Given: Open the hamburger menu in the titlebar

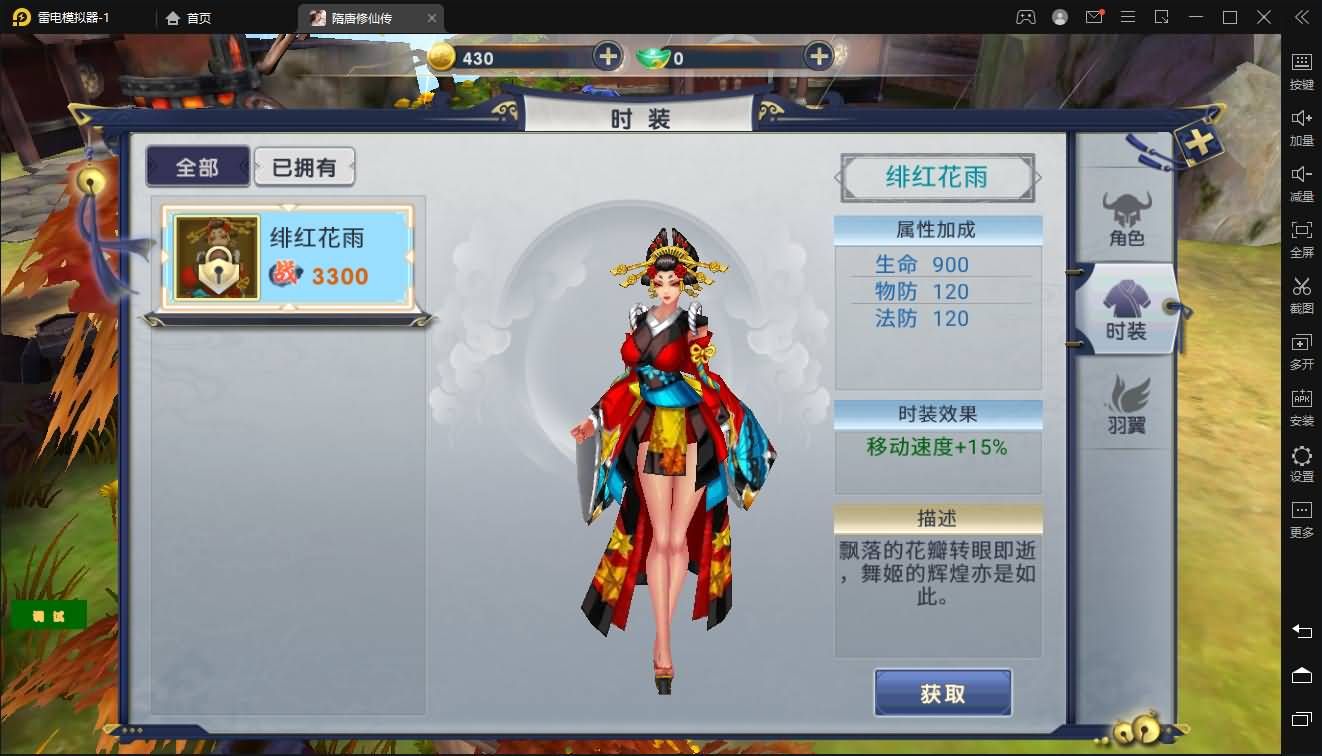Looking at the screenshot, I should pos(1128,17).
